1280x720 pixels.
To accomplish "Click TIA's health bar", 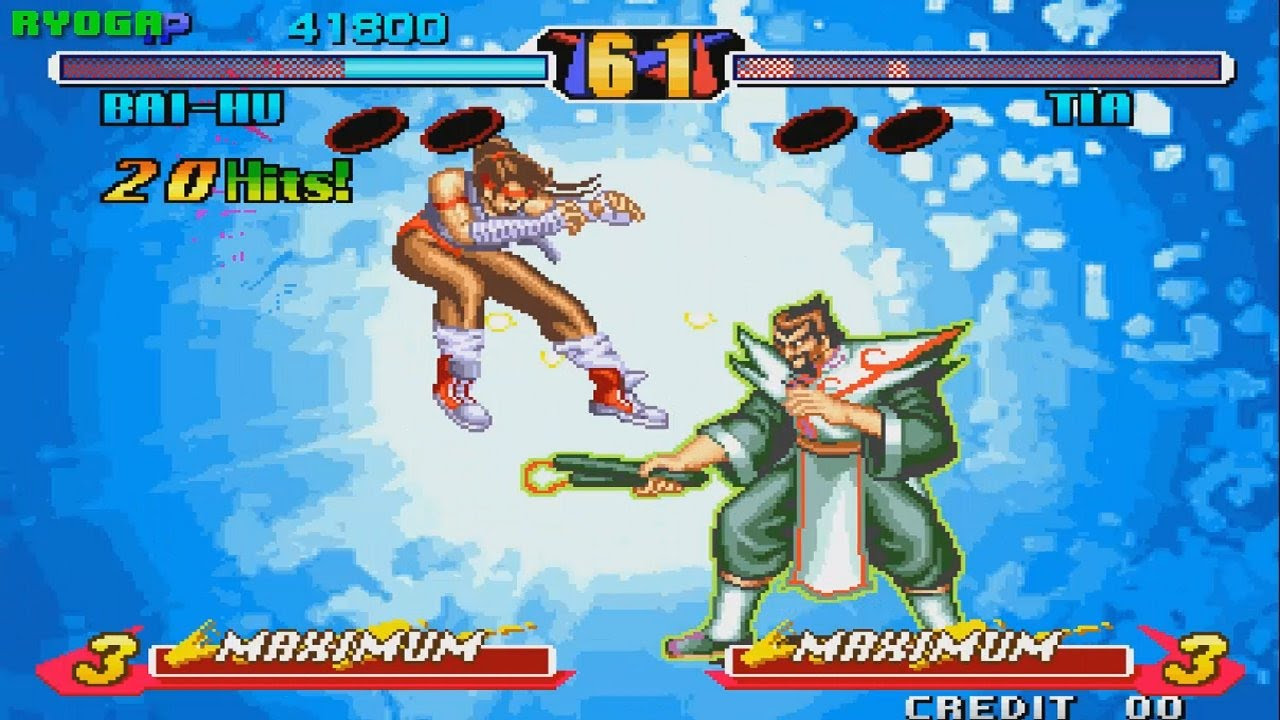I will [980, 70].
